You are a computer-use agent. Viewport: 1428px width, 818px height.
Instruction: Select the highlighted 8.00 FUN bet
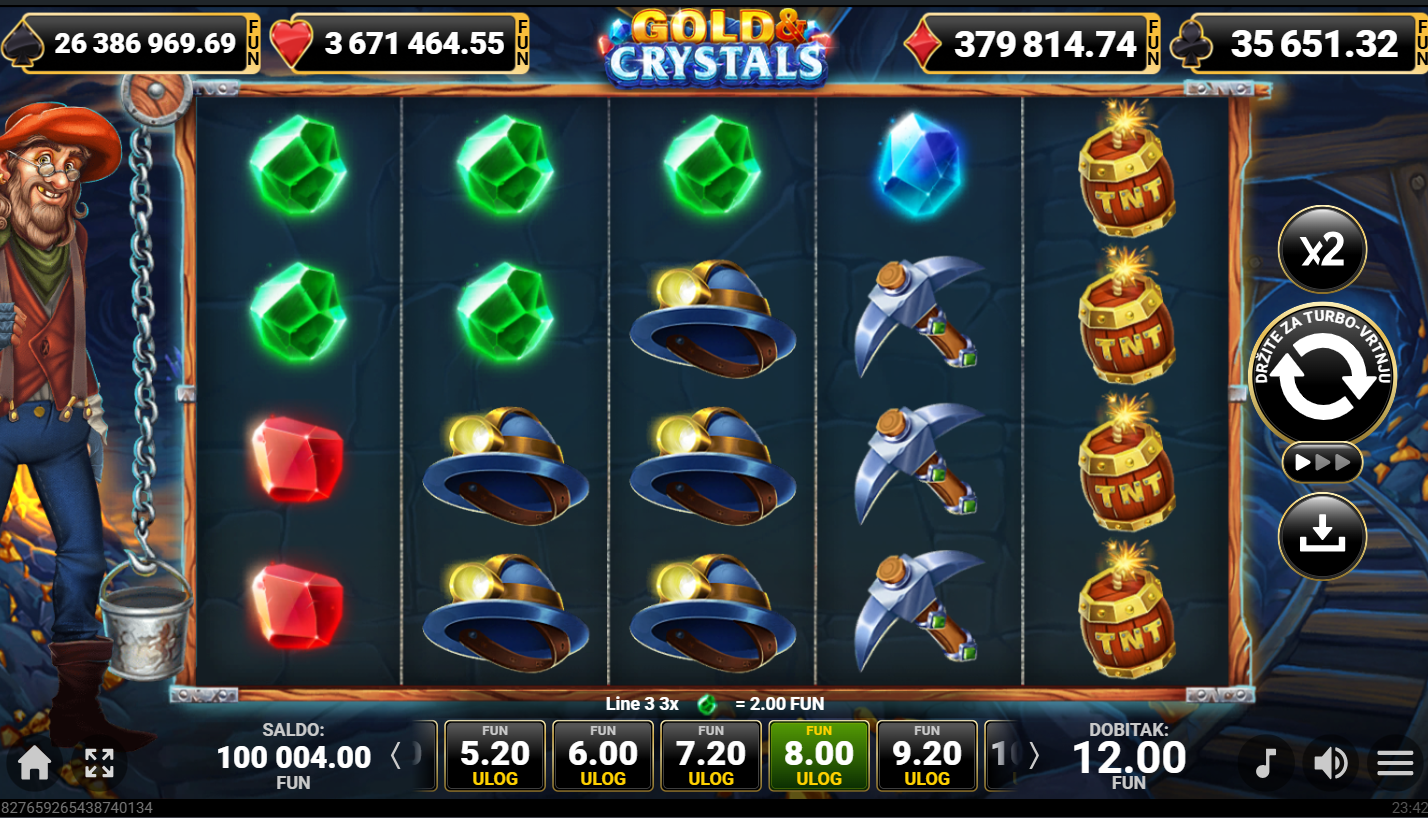click(819, 756)
